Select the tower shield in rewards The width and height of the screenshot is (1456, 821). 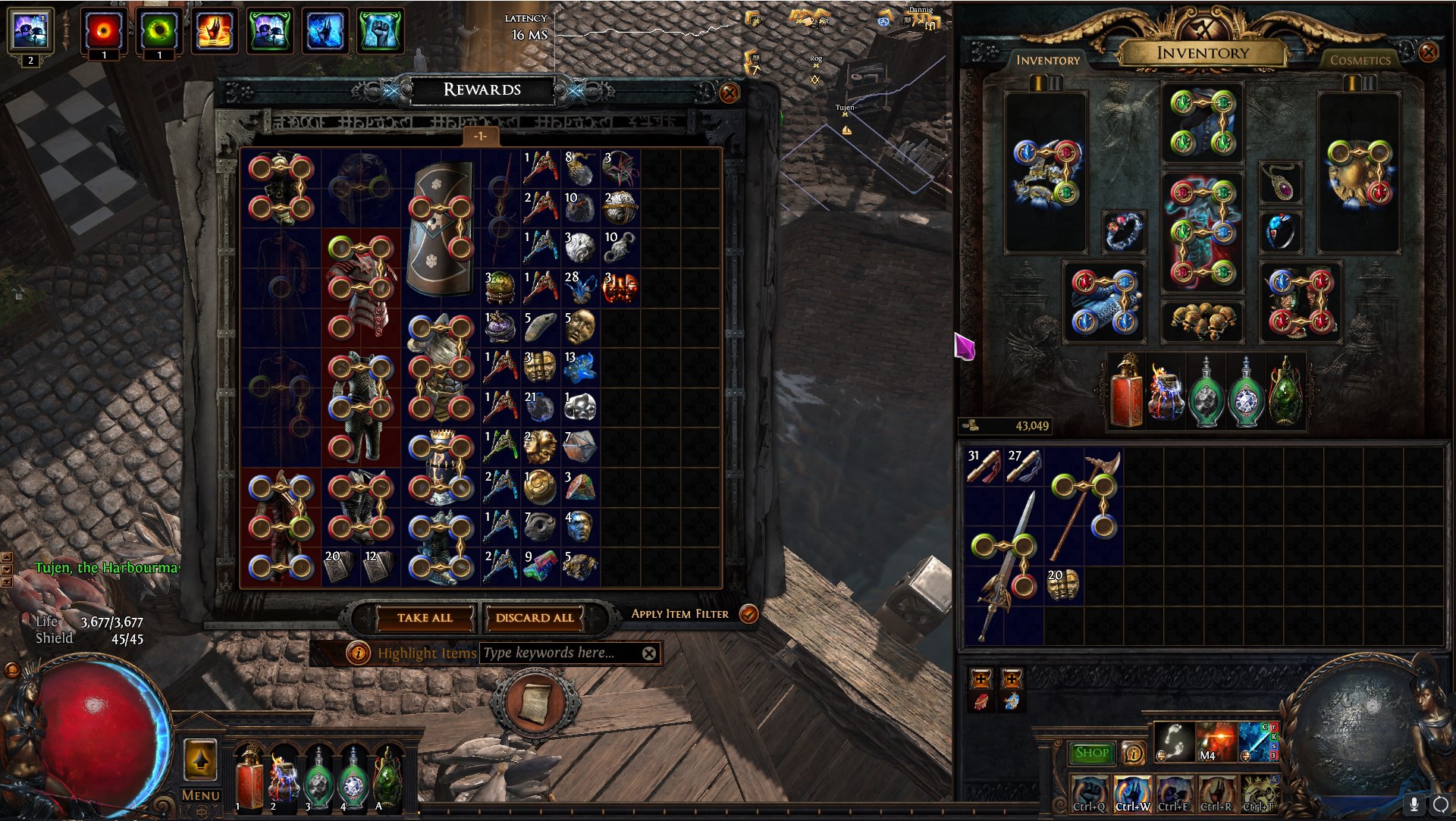point(441,227)
